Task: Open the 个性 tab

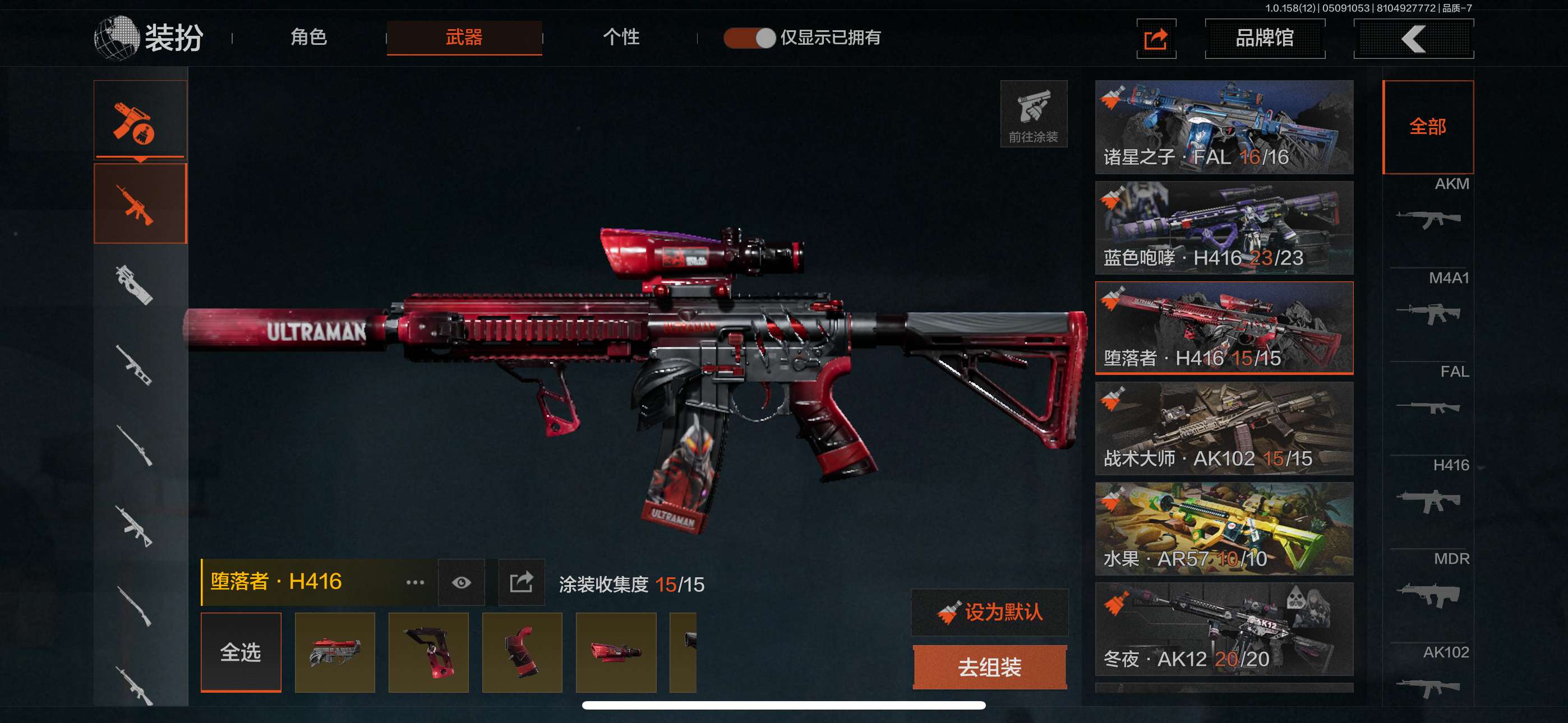Action: click(x=620, y=38)
